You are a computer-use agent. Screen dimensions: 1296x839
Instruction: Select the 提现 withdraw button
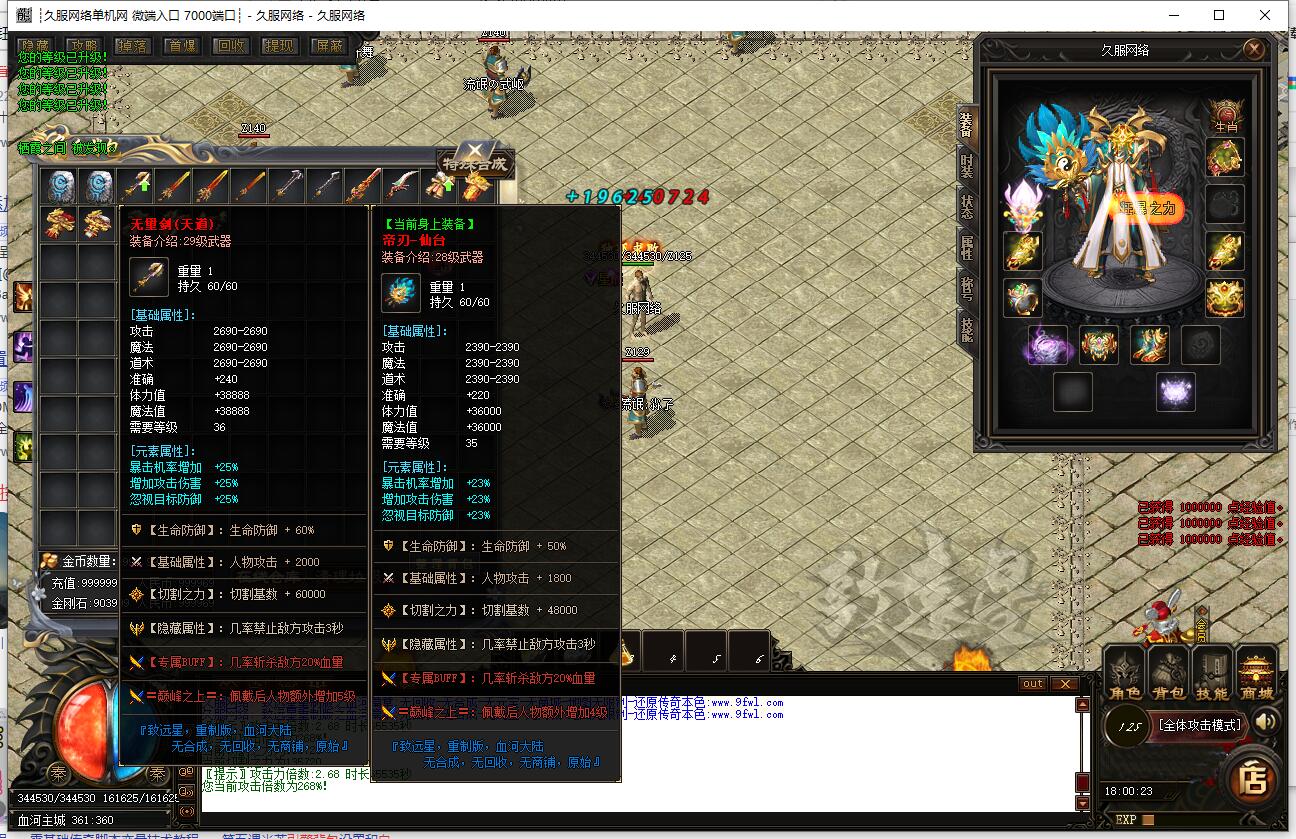pyautogui.click(x=279, y=46)
